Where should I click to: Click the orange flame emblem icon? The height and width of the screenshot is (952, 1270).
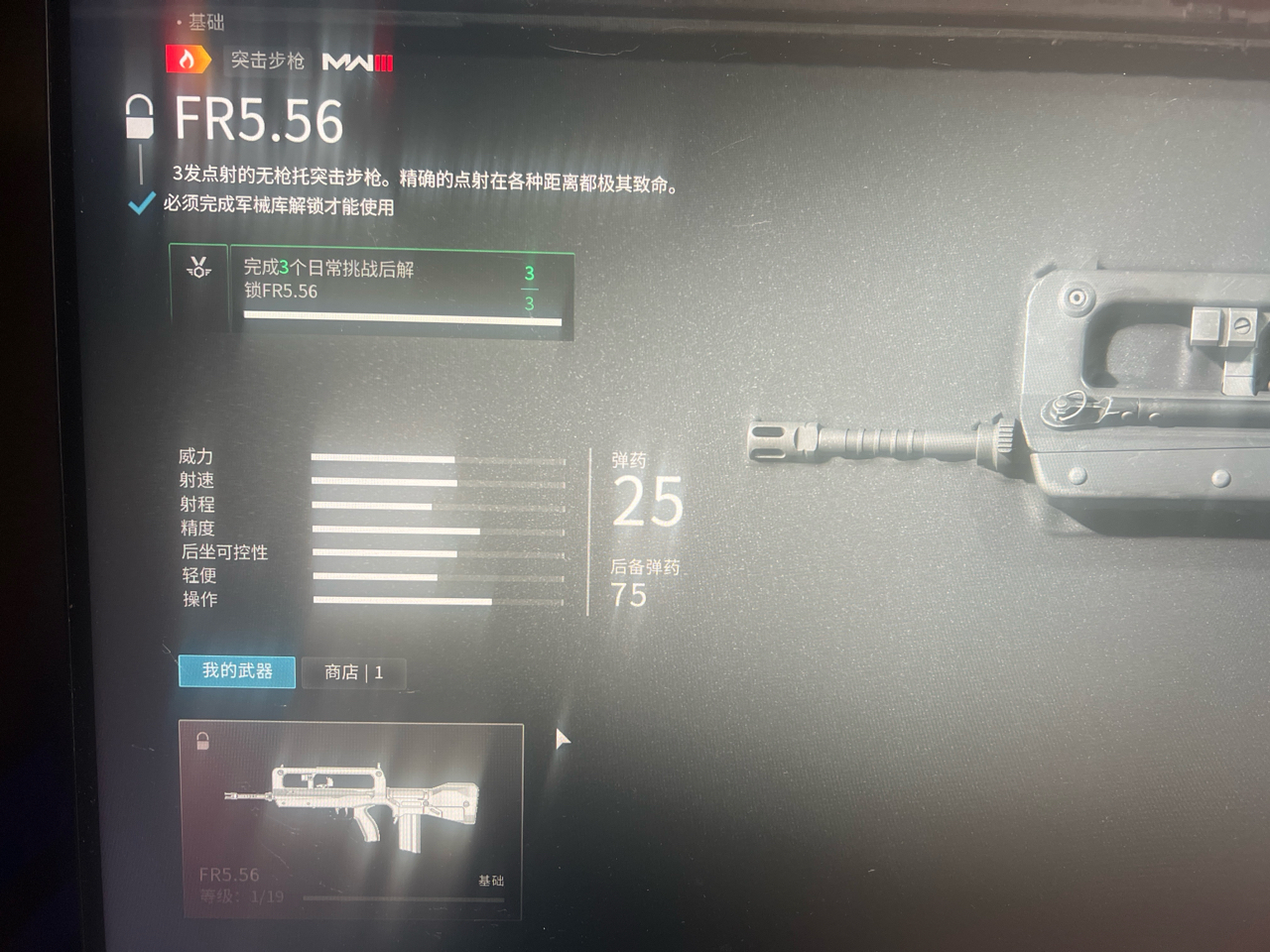[x=189, y=60]
